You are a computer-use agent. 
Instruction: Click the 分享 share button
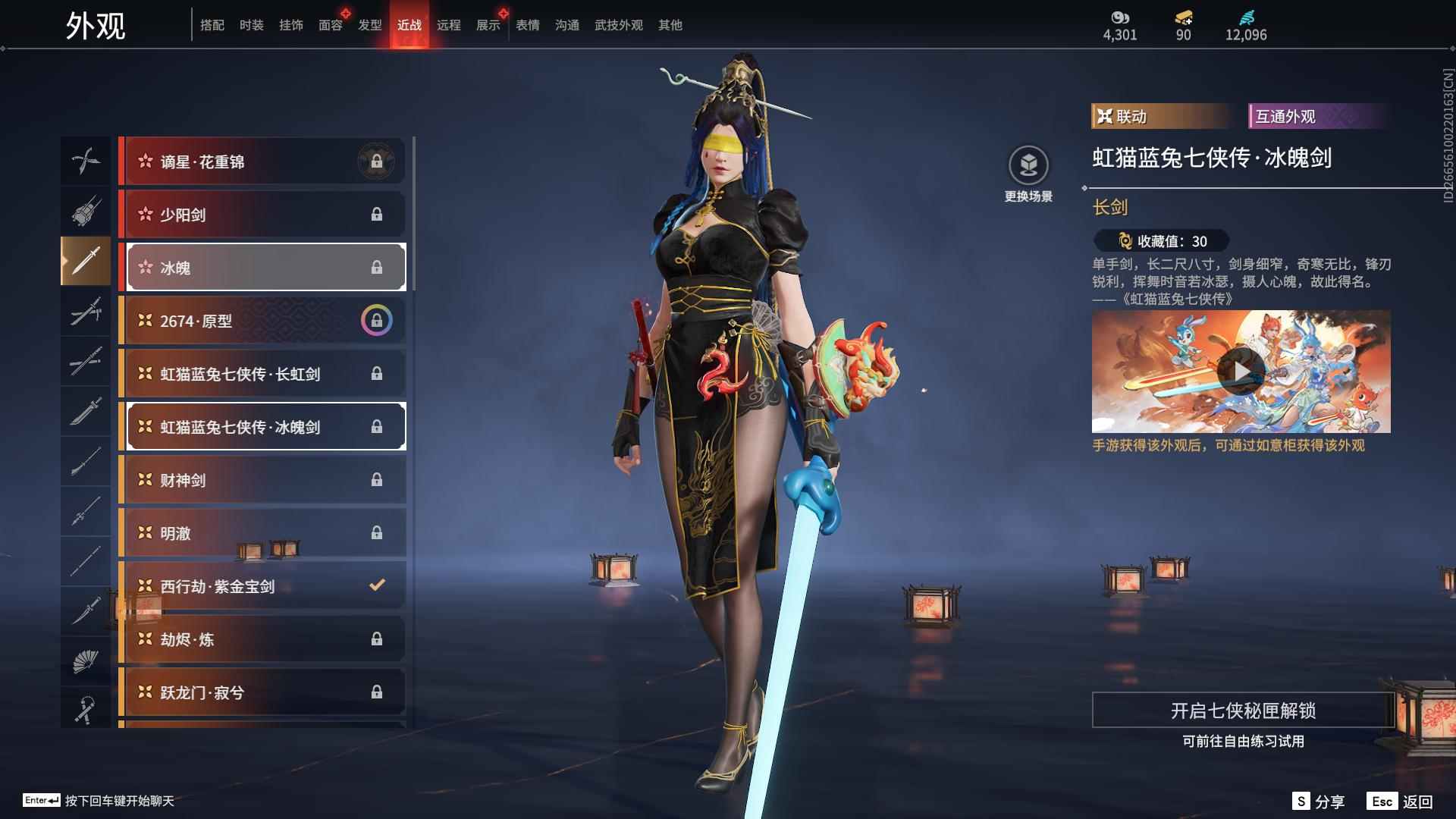coord(1319,802)
